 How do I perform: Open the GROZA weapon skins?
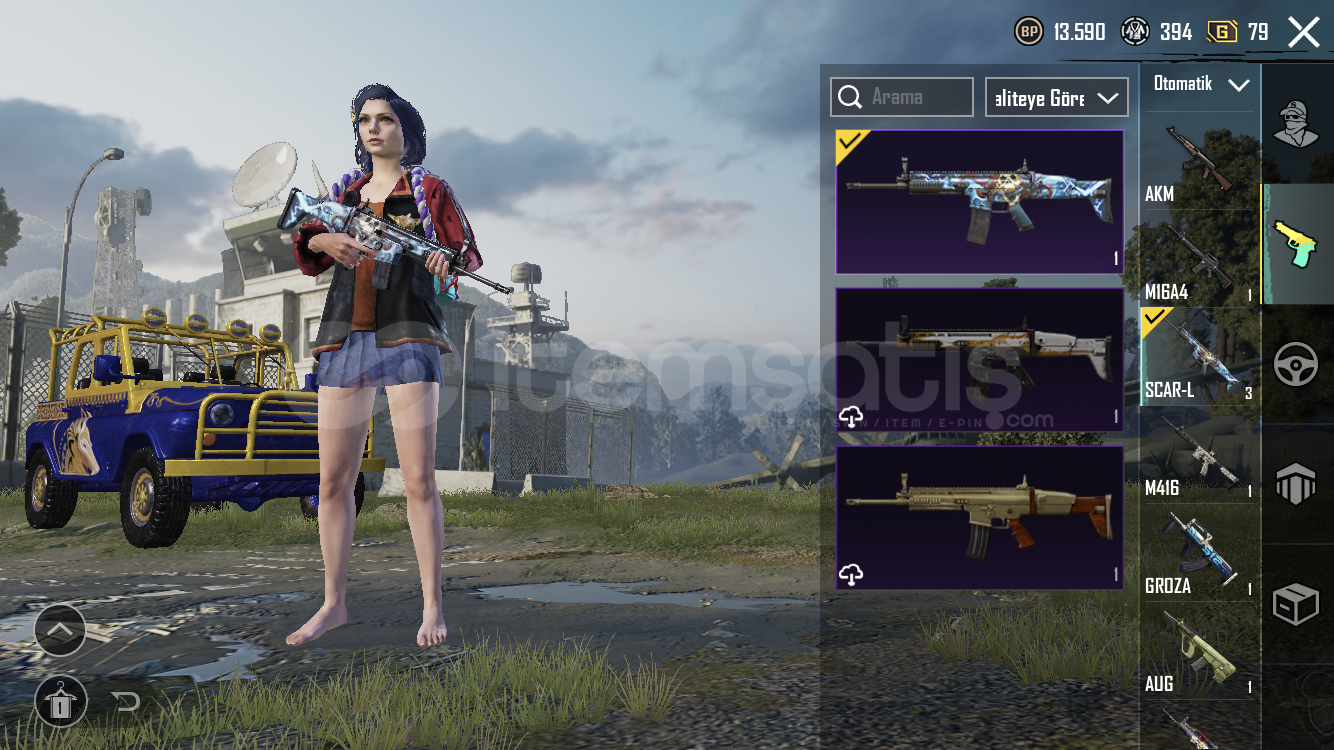click(x=1199, y=553)
